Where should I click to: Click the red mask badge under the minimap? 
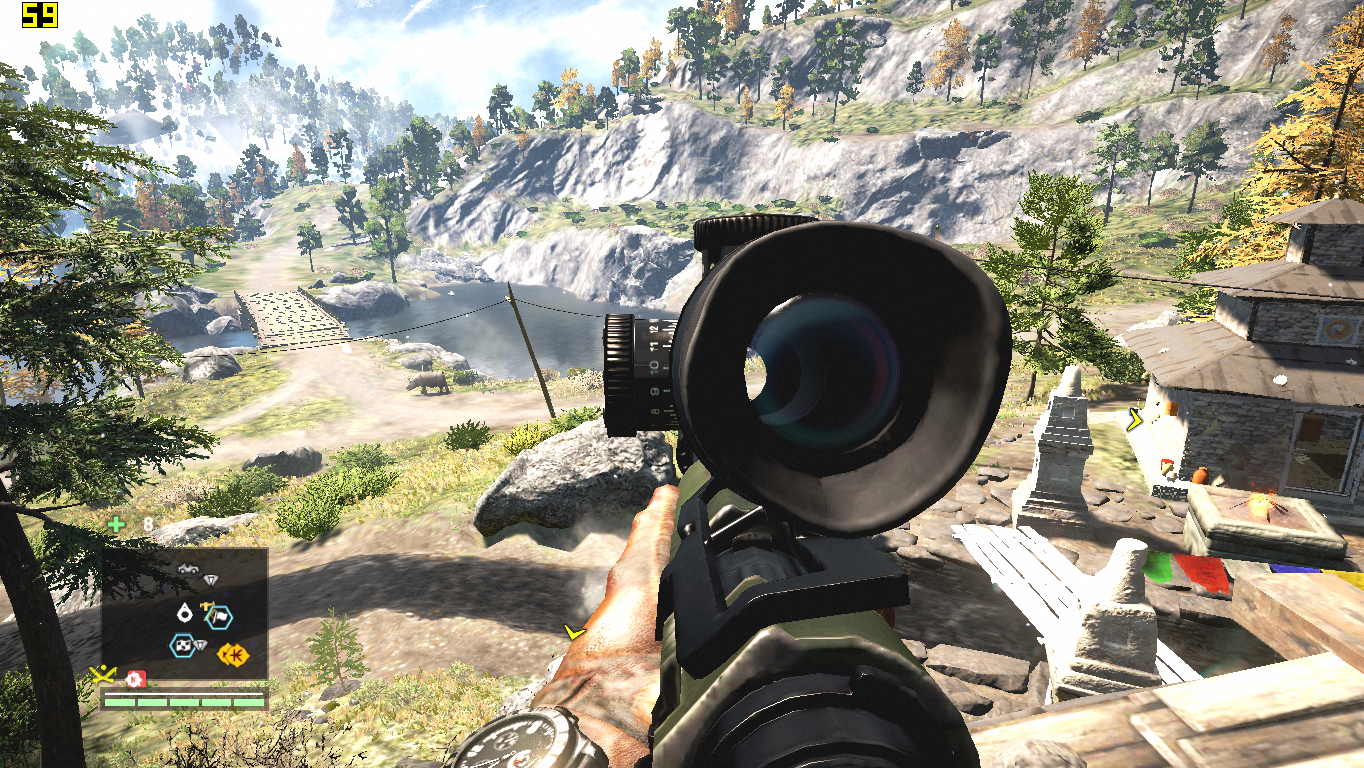(x=136, y=678)
